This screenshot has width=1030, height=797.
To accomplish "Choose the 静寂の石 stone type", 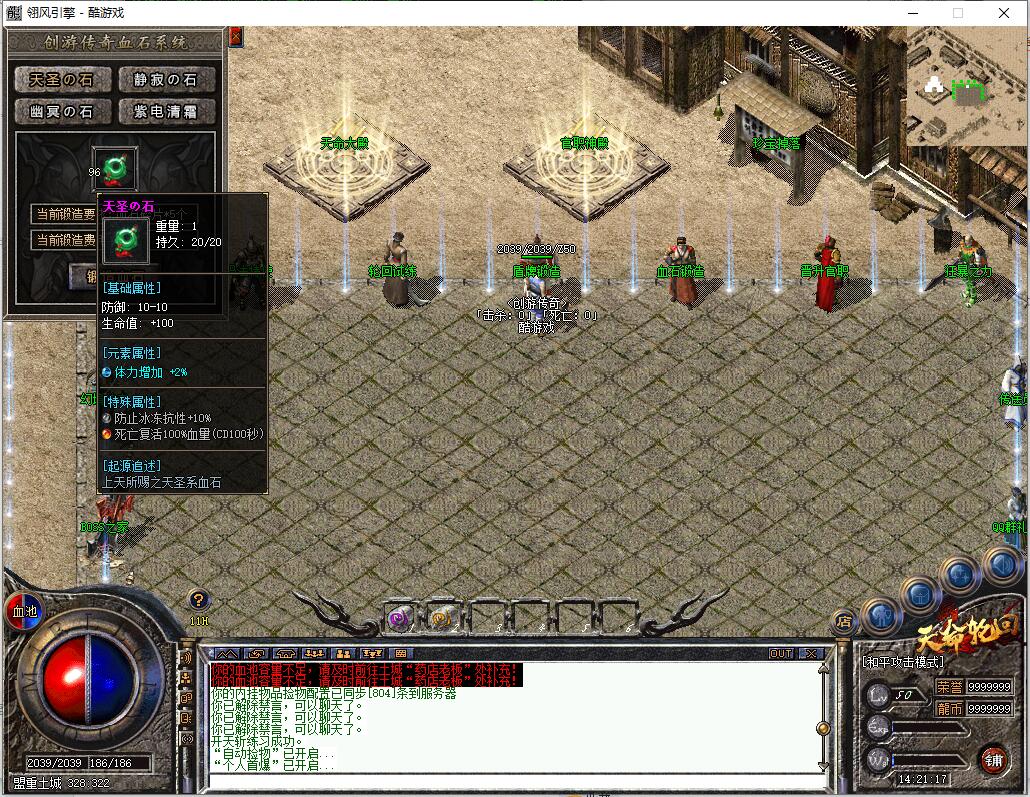I will point(167,80).
